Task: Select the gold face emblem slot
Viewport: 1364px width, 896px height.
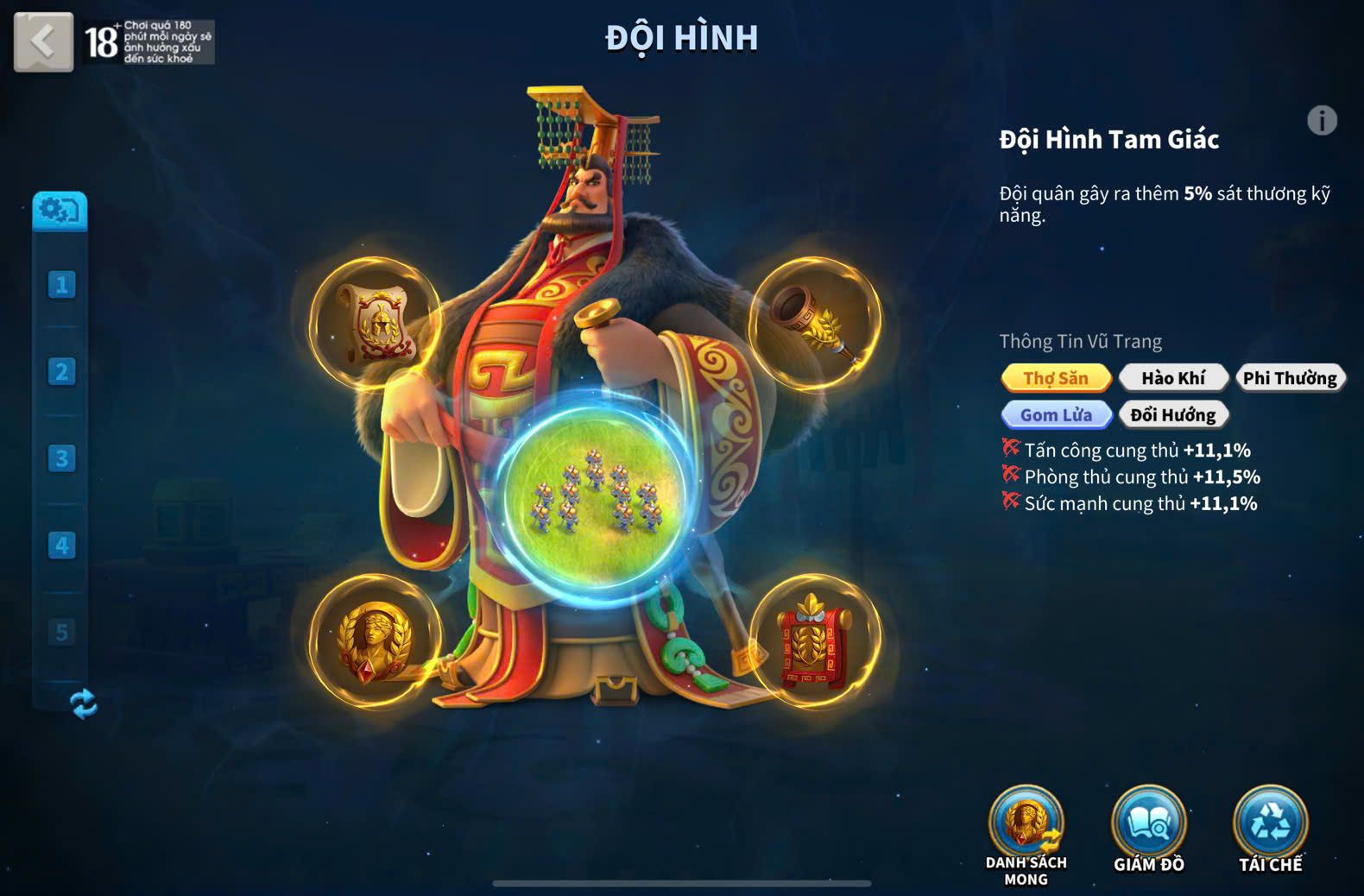Action: point(376,641)
